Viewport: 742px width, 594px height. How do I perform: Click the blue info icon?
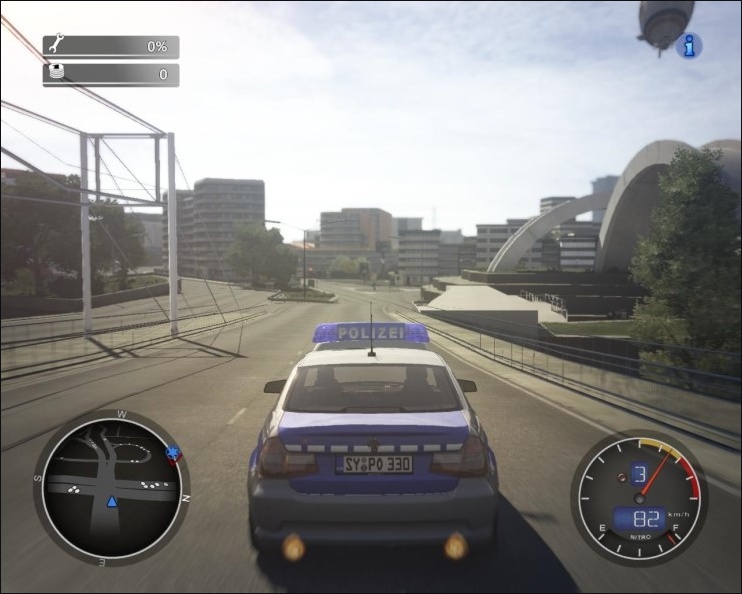click(x=689, y=45)
